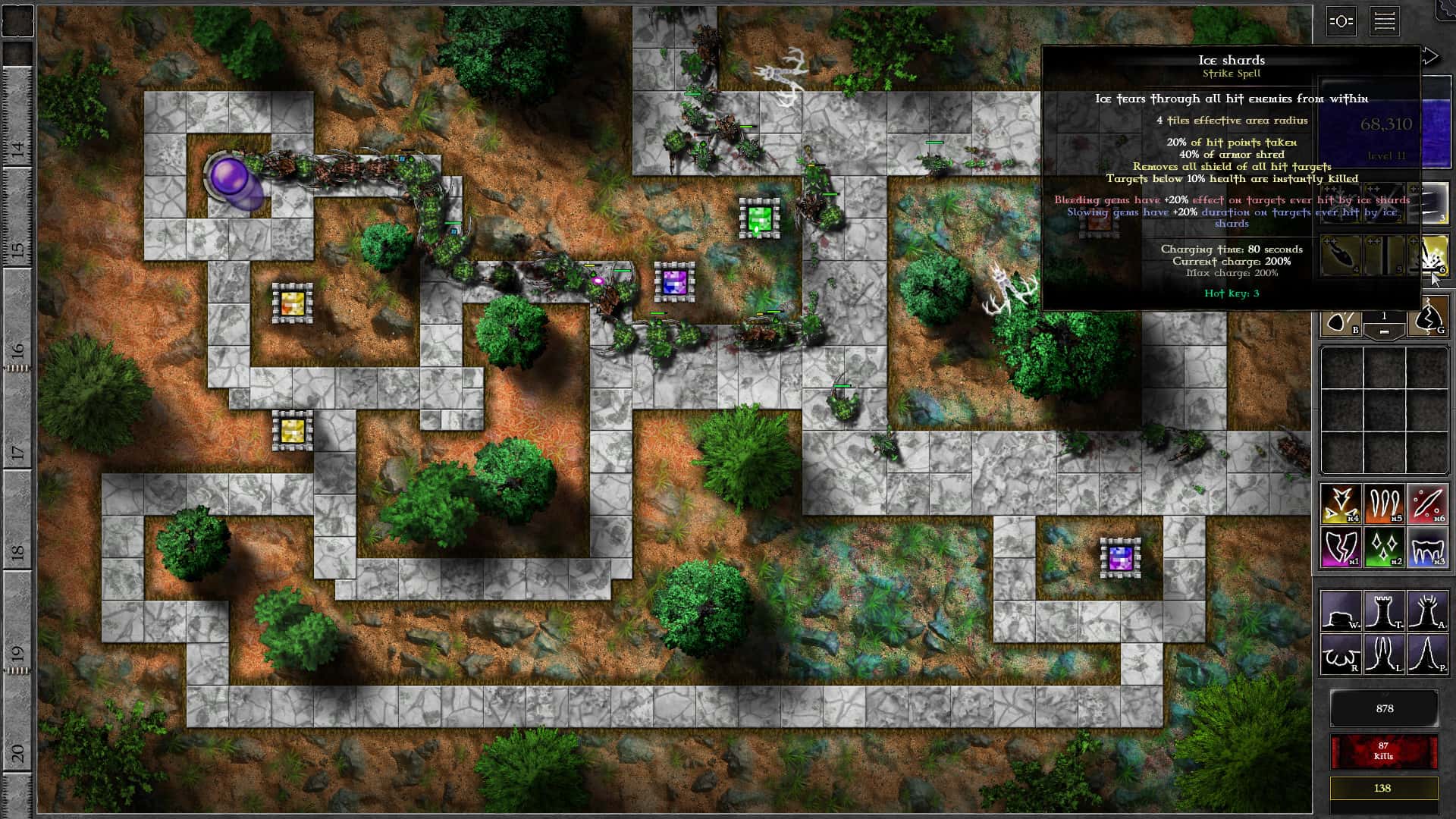Select the Tower building tool marked T
Screen dimensions: 1456x819
tap(1385, 611)
